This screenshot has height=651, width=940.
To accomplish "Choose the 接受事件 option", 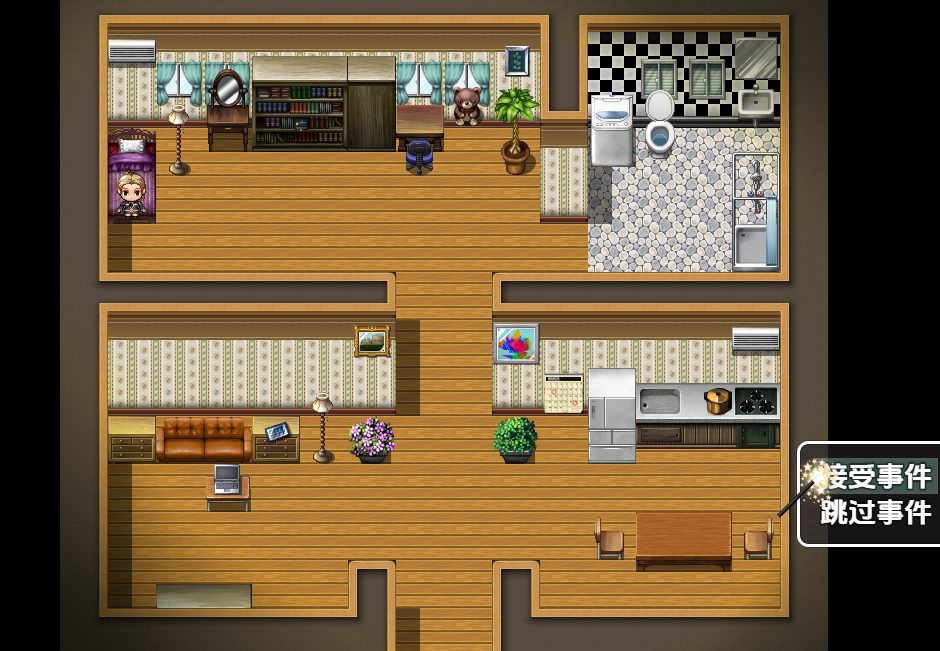I will point(875,476).
